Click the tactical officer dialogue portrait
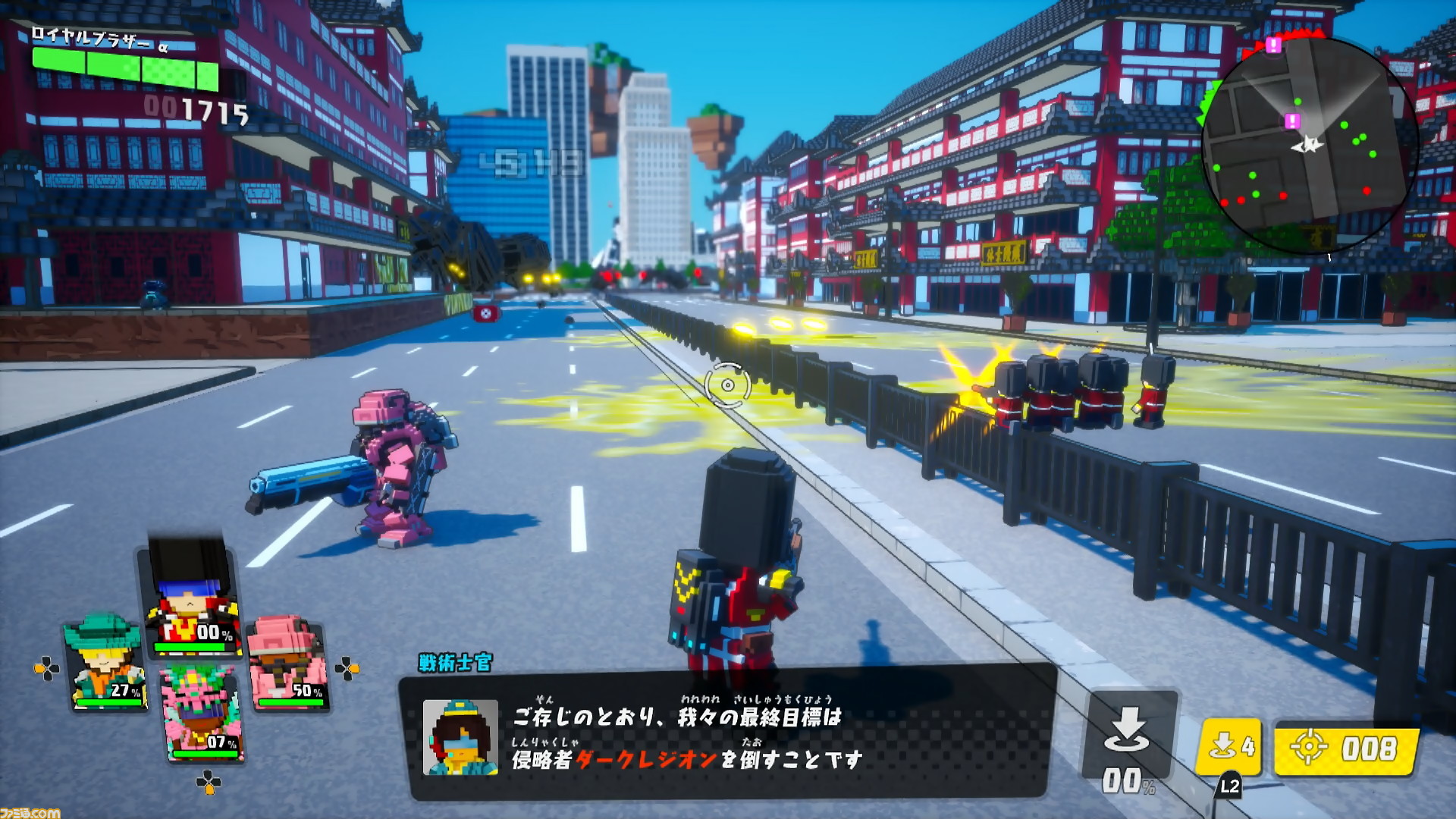Image resolution: width=1456 pixels, height=819 pixels. tap(460, 736)
